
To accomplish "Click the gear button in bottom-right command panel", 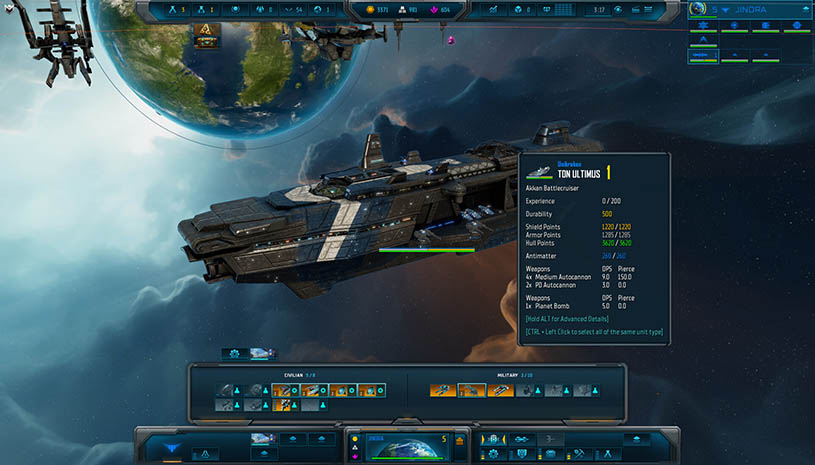I will pos(494,454).
